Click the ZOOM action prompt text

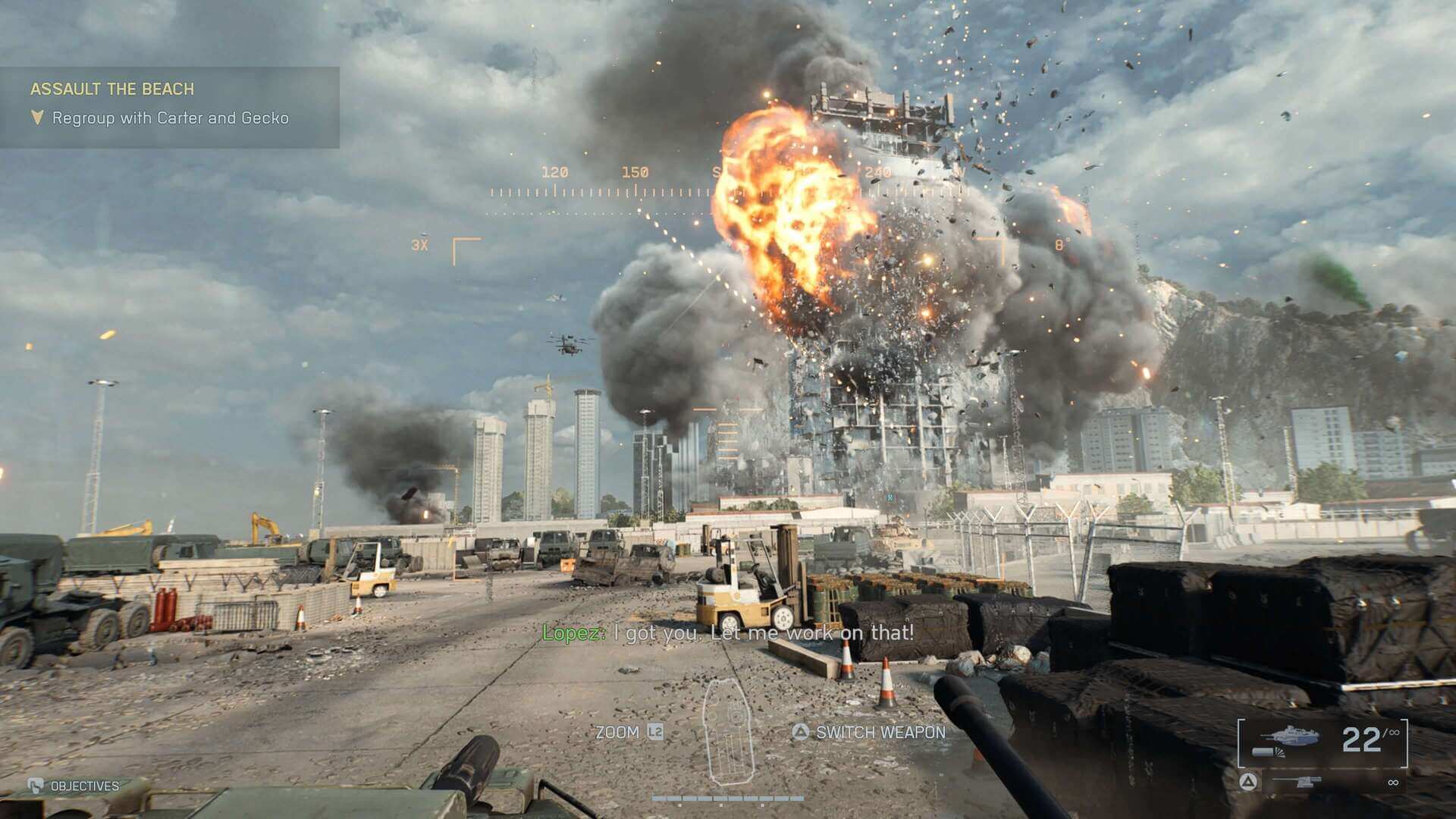point(618,733)
